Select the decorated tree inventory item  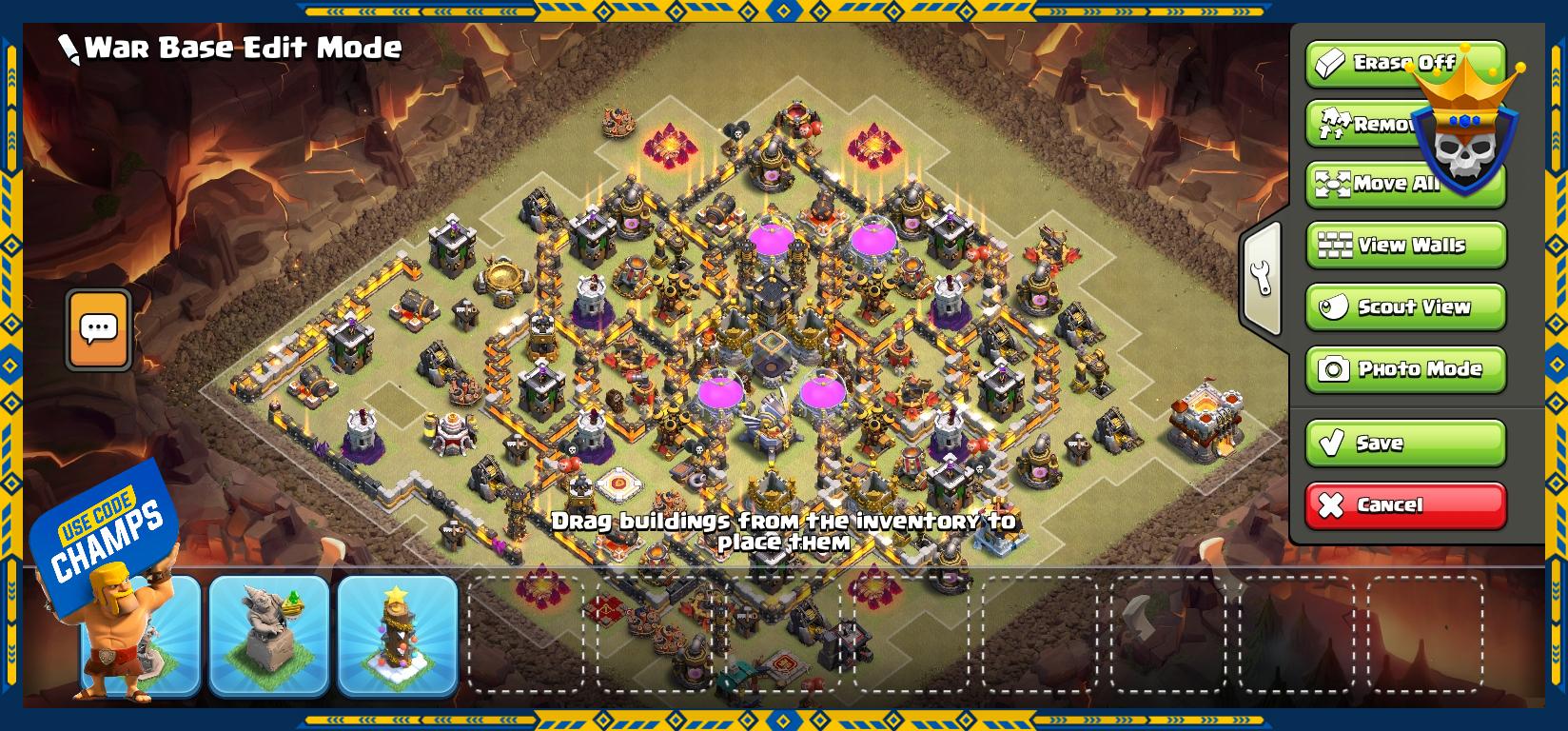coord(398,635)
